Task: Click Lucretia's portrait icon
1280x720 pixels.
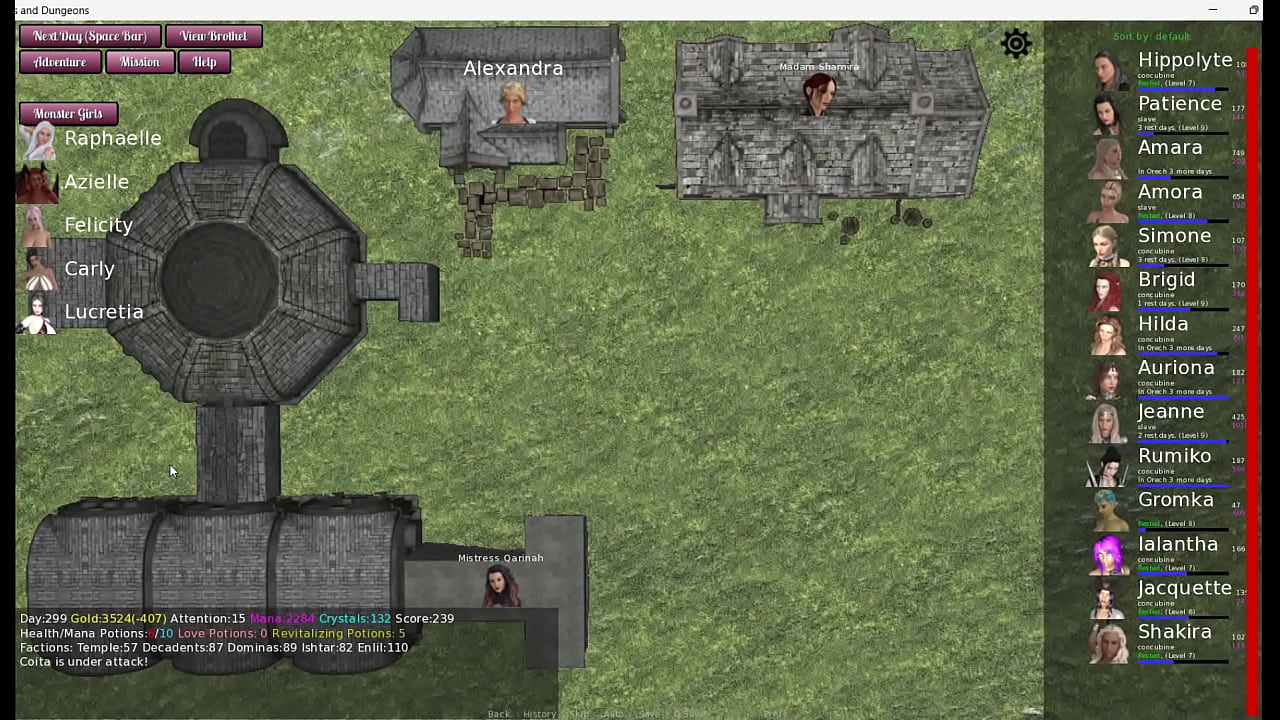Action: tap(37, 311)
